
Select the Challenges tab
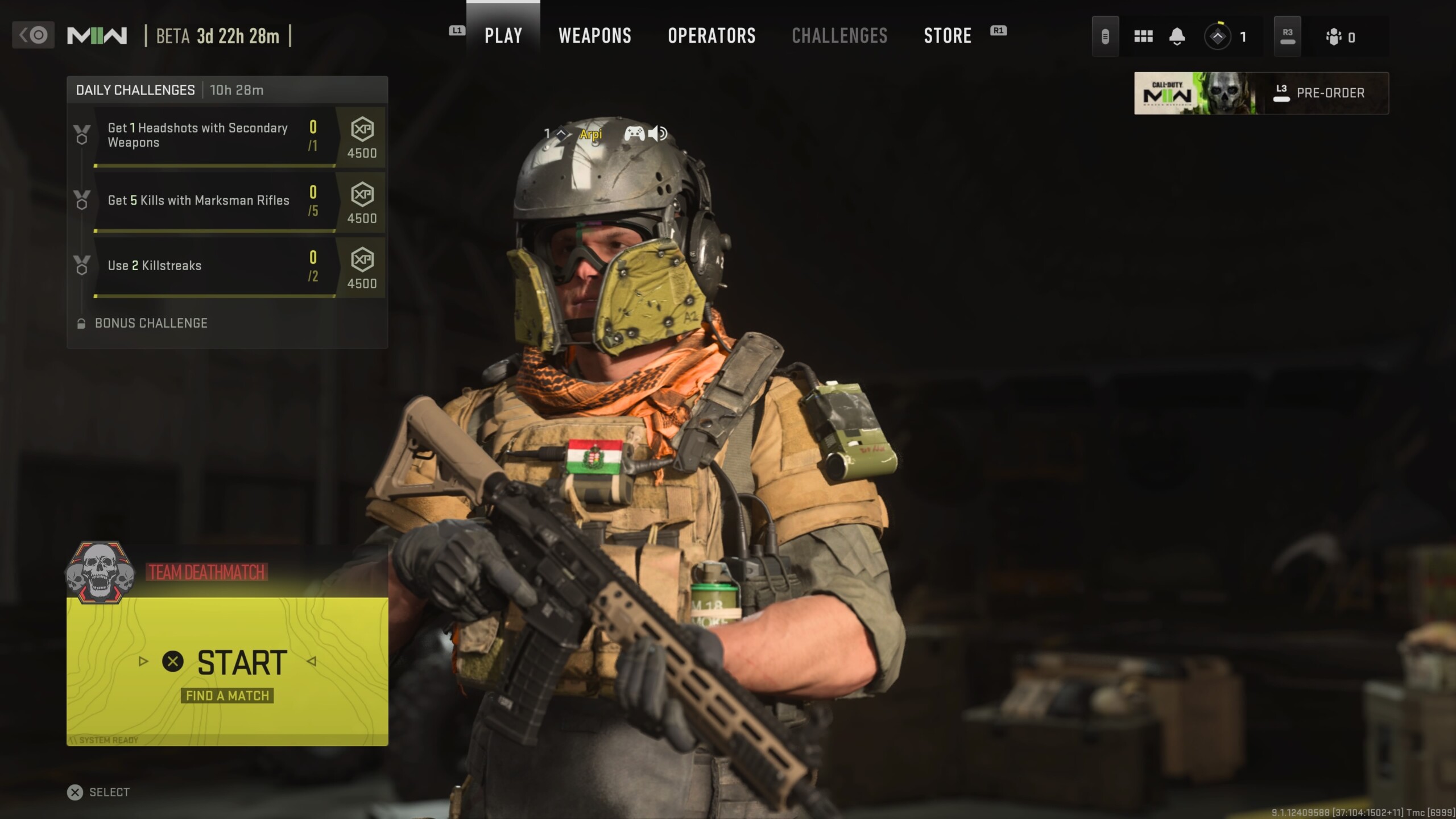839,36
